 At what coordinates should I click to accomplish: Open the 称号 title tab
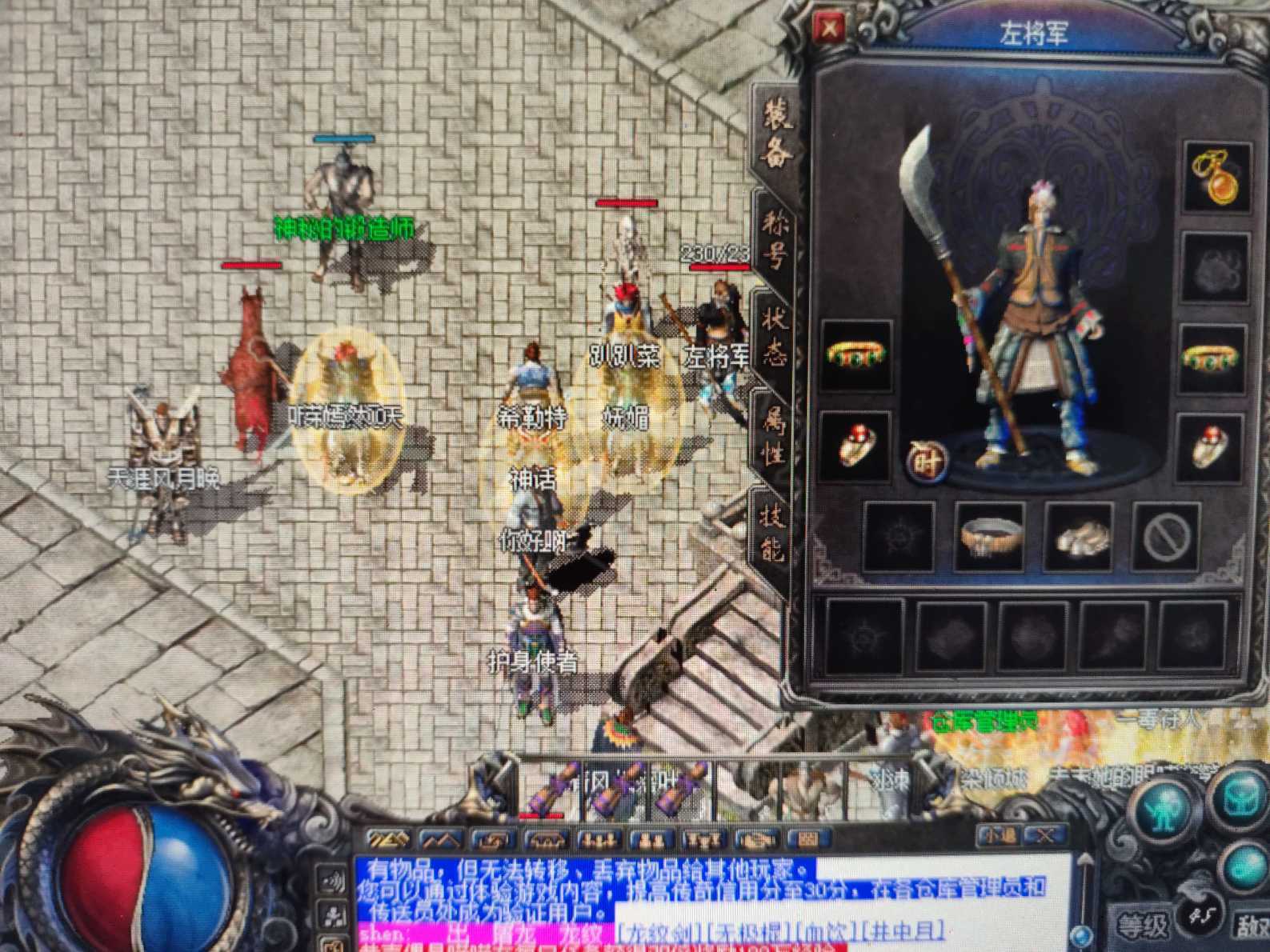(775, 238)
